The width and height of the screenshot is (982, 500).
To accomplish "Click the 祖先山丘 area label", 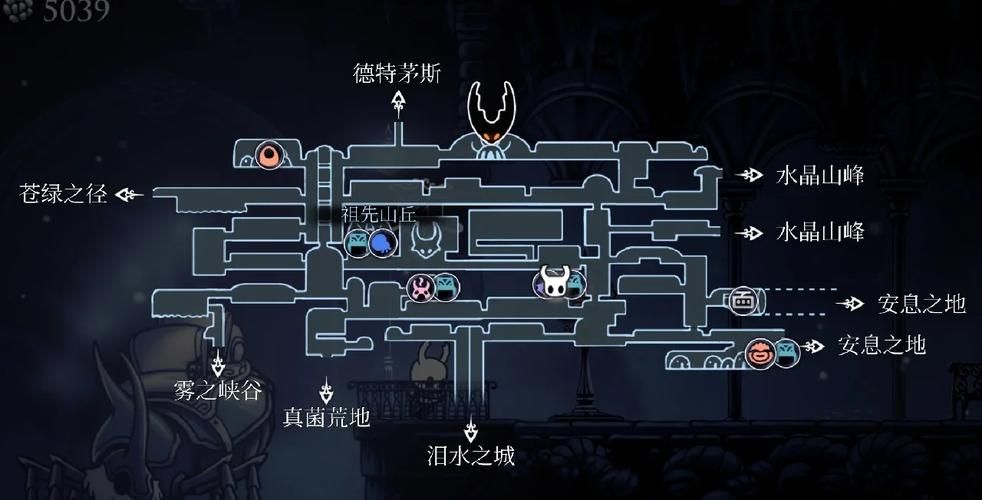I will coord(378,214).
